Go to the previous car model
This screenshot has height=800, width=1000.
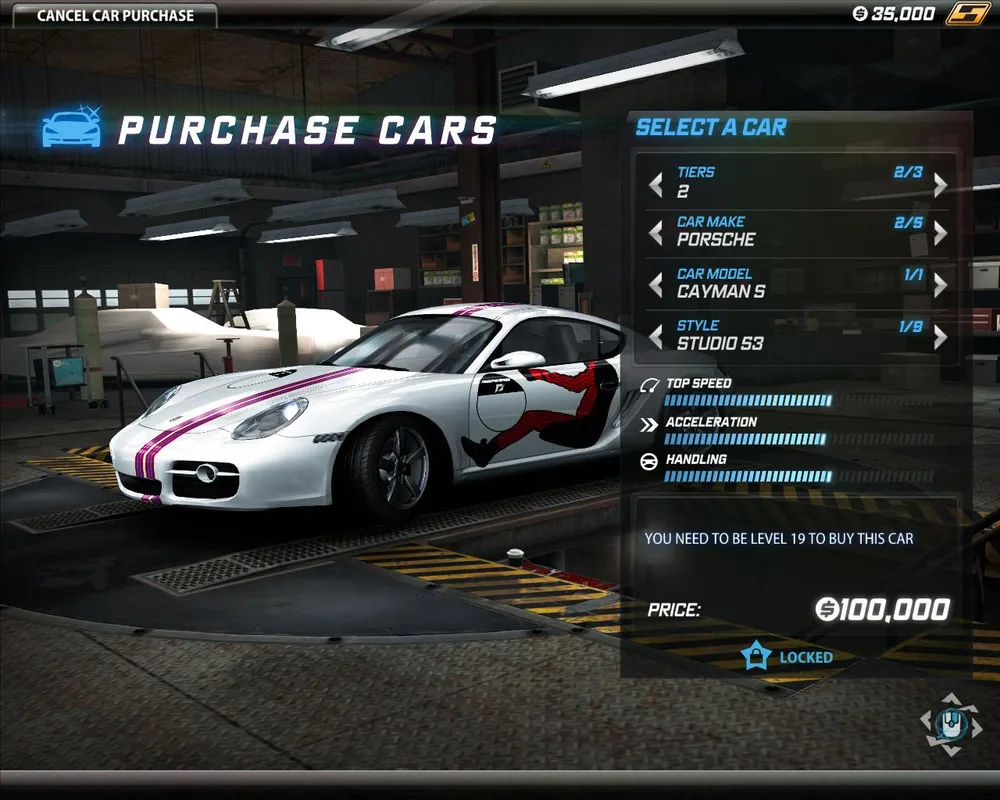pyautogui.click(x=656, y=285)
